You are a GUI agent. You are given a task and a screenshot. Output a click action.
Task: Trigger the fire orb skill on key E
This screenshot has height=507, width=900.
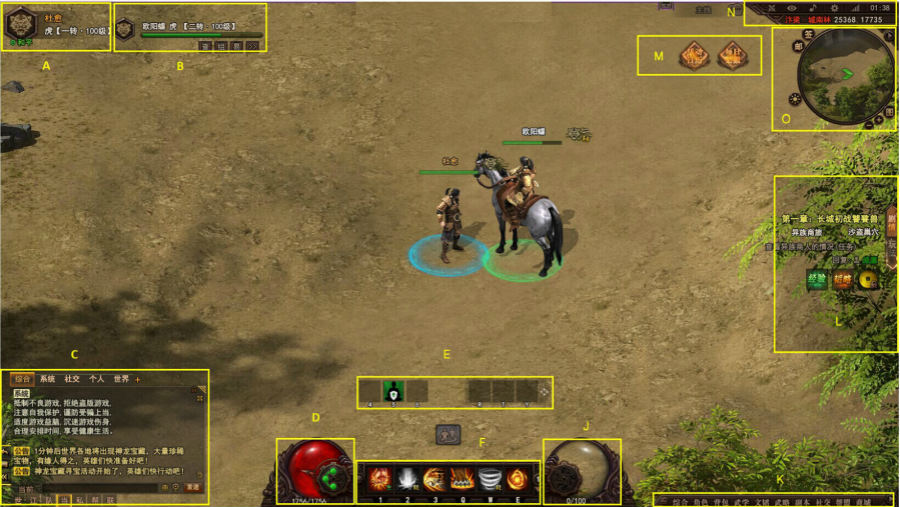coord(517,479)
